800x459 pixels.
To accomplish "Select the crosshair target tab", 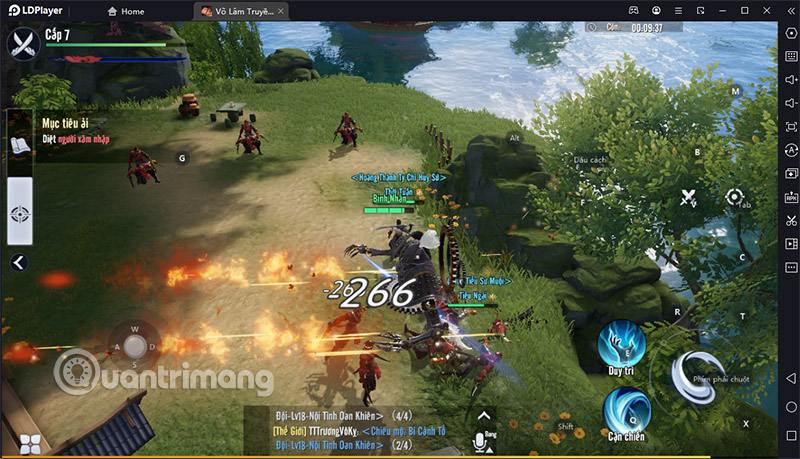I will (21, 213).
